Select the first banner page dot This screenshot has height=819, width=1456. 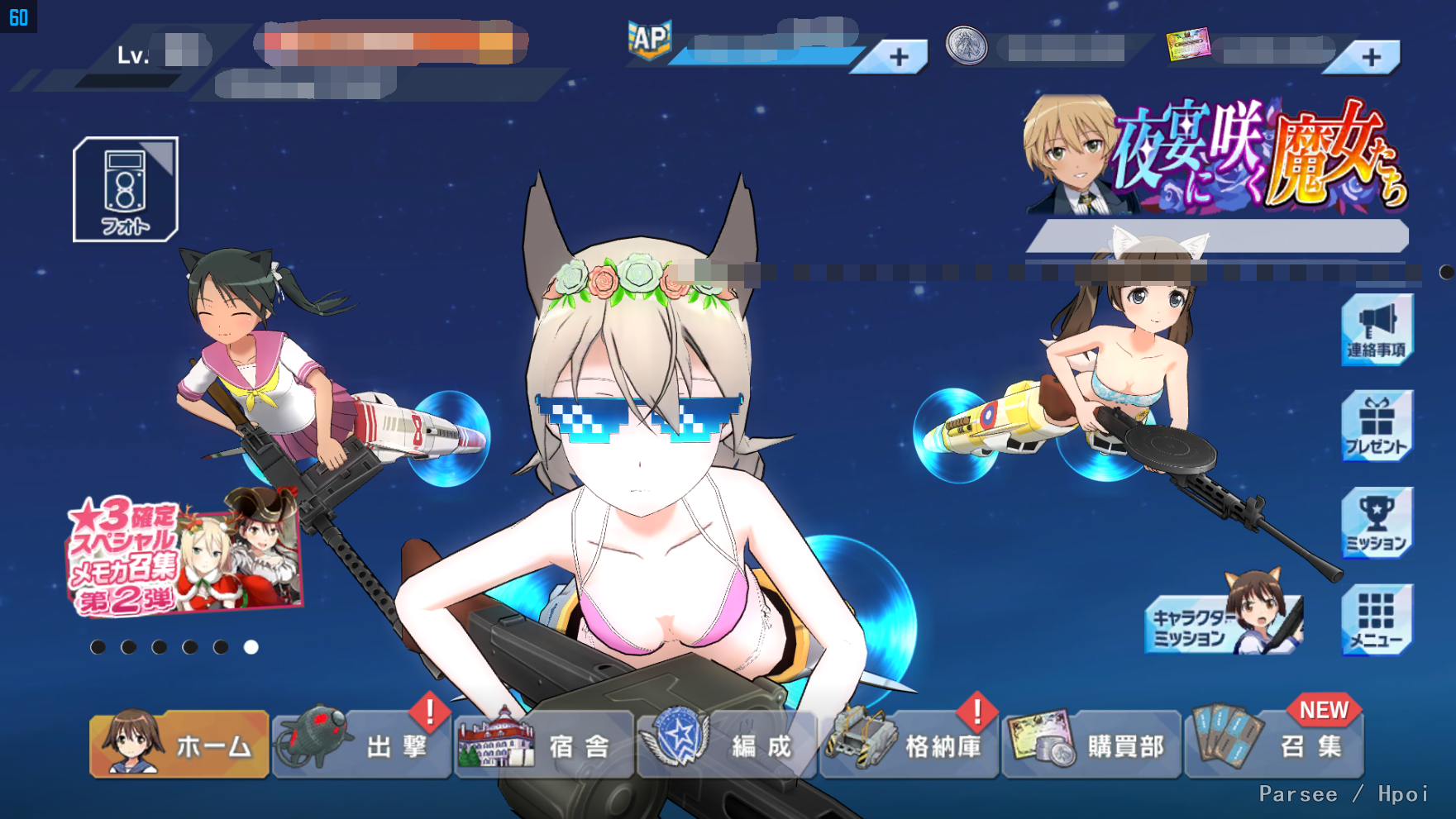coord(98,647)
